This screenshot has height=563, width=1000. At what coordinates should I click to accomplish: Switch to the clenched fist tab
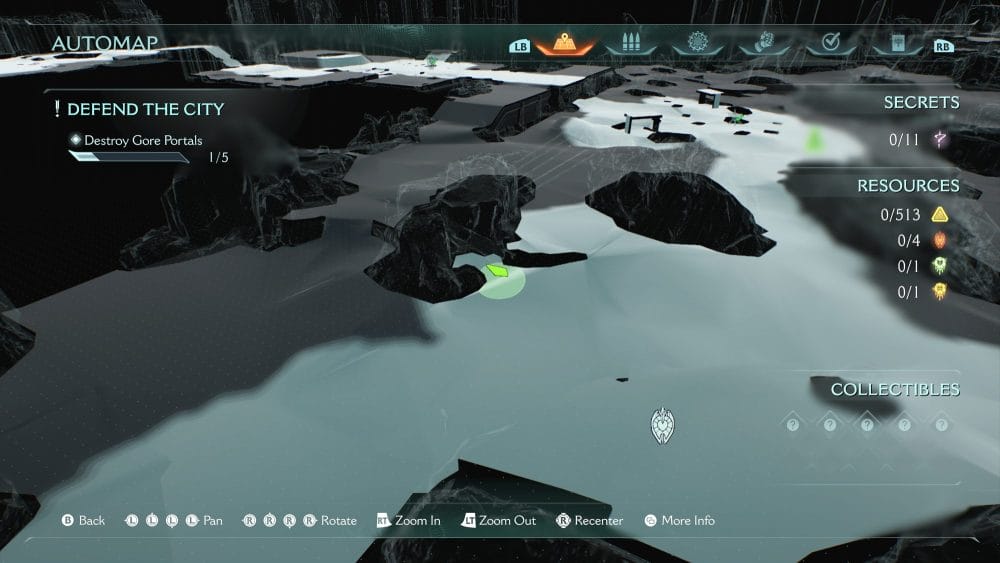(x=763, y=43)
